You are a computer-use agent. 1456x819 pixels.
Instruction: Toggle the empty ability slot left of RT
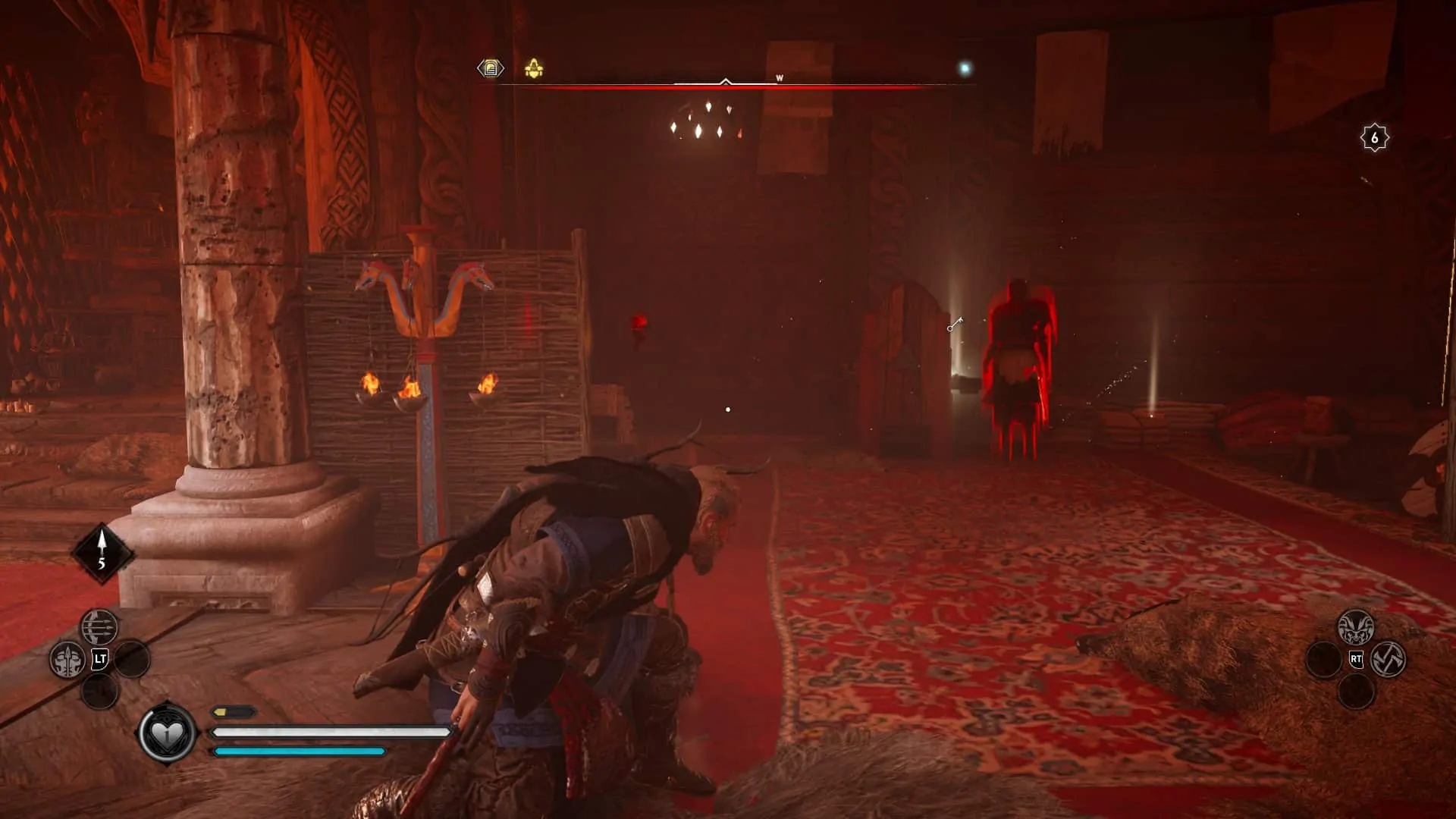point(1323,658)
